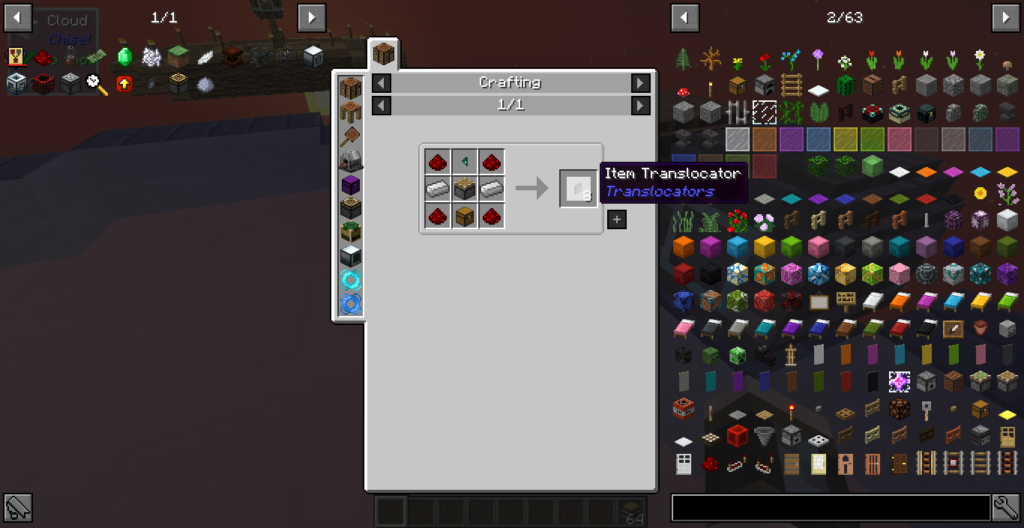The width and height of the screenshot is (1024, 528).
Task: Select the chest ingredient in recipe grid
Action: point(464,215)
